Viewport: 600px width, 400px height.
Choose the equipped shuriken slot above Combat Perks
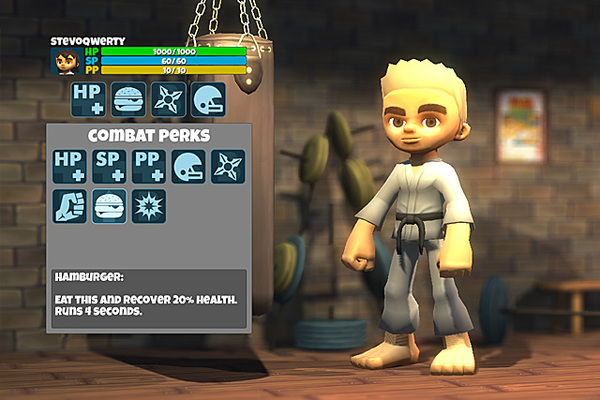pyautogui.click(x=168, y=99)
